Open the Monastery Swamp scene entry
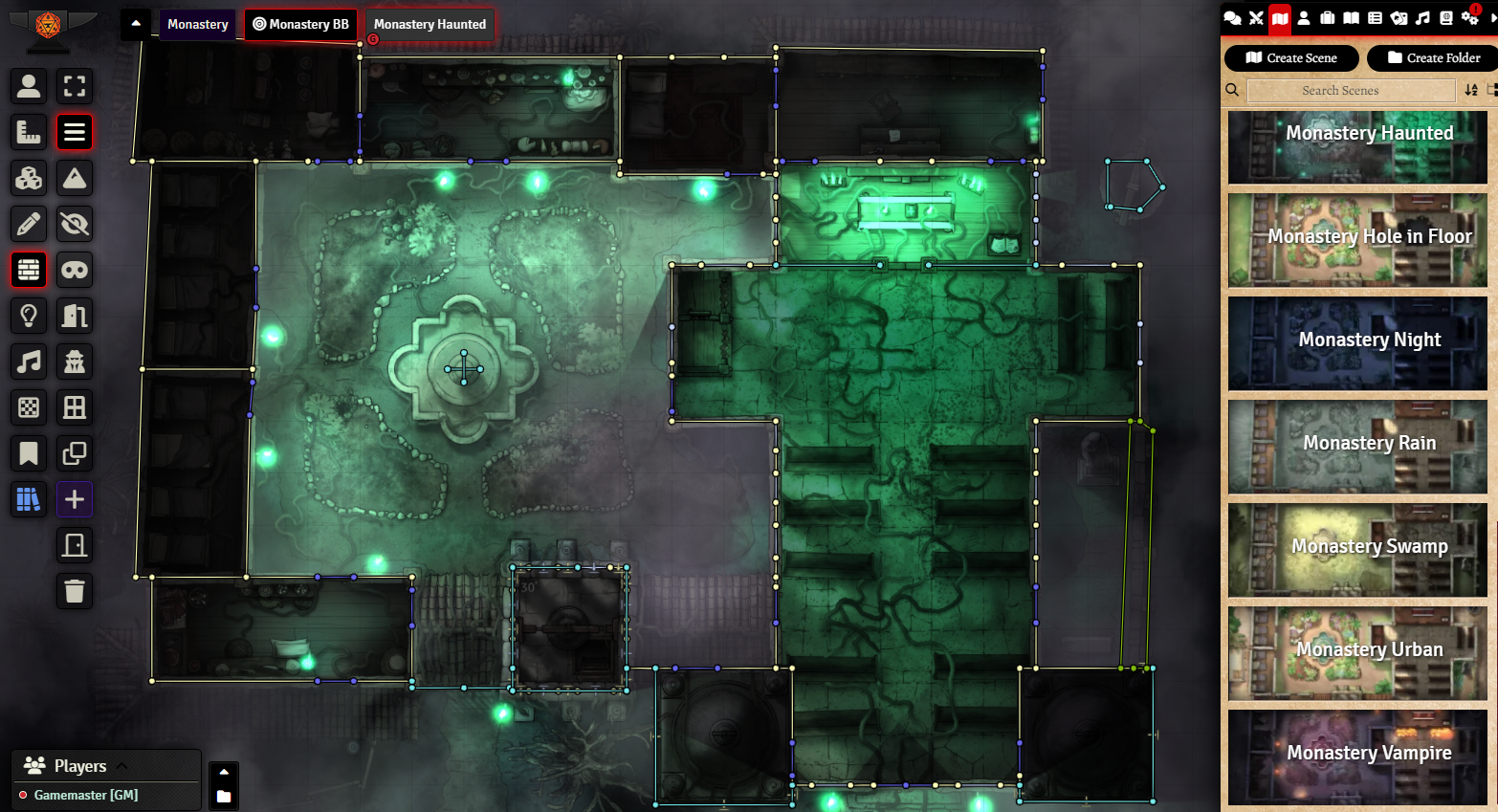1498x812 pixels. pyautogui.click(x=1357, y=549)
